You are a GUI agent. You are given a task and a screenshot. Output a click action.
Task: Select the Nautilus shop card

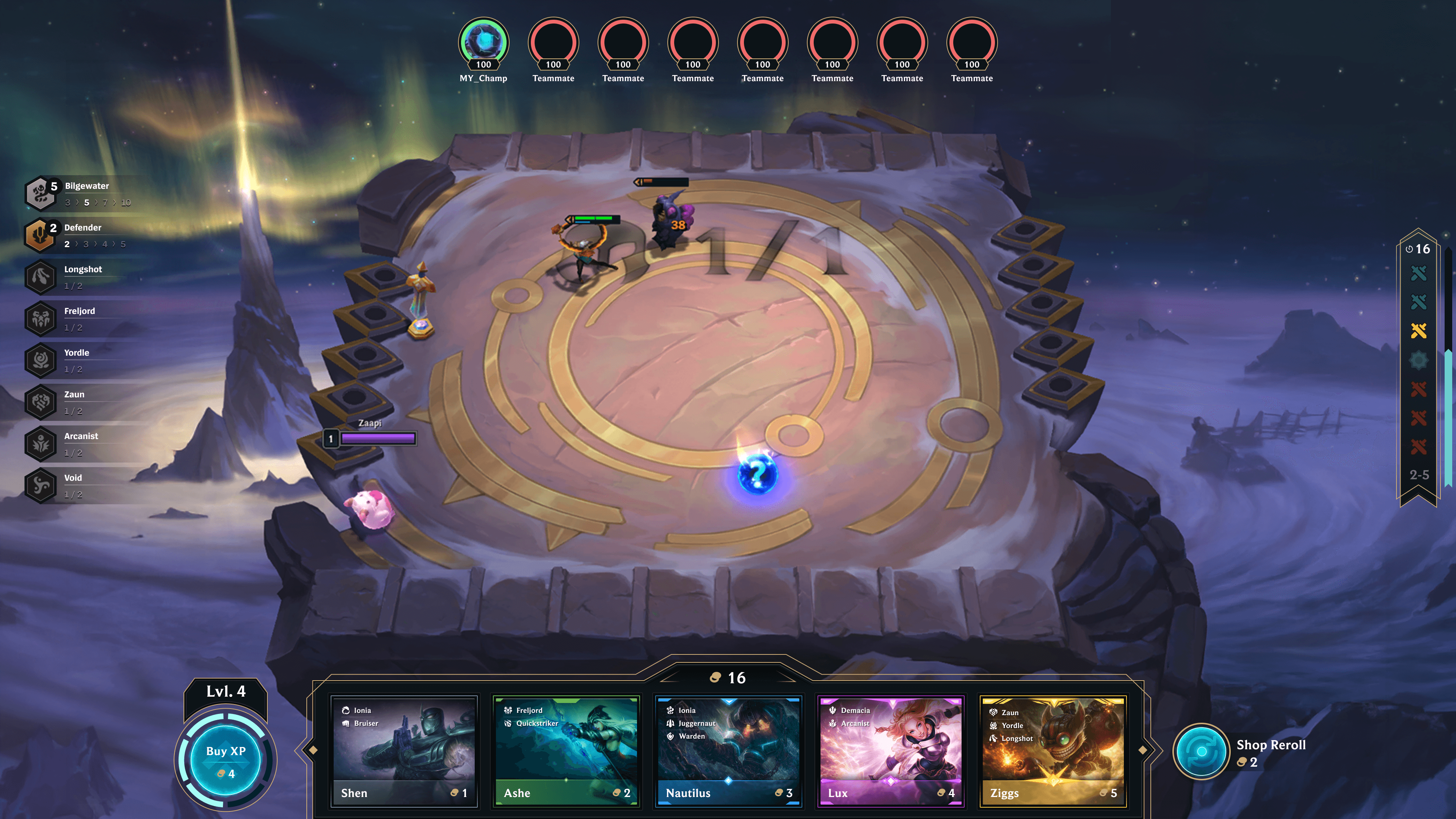pos(728,751)
